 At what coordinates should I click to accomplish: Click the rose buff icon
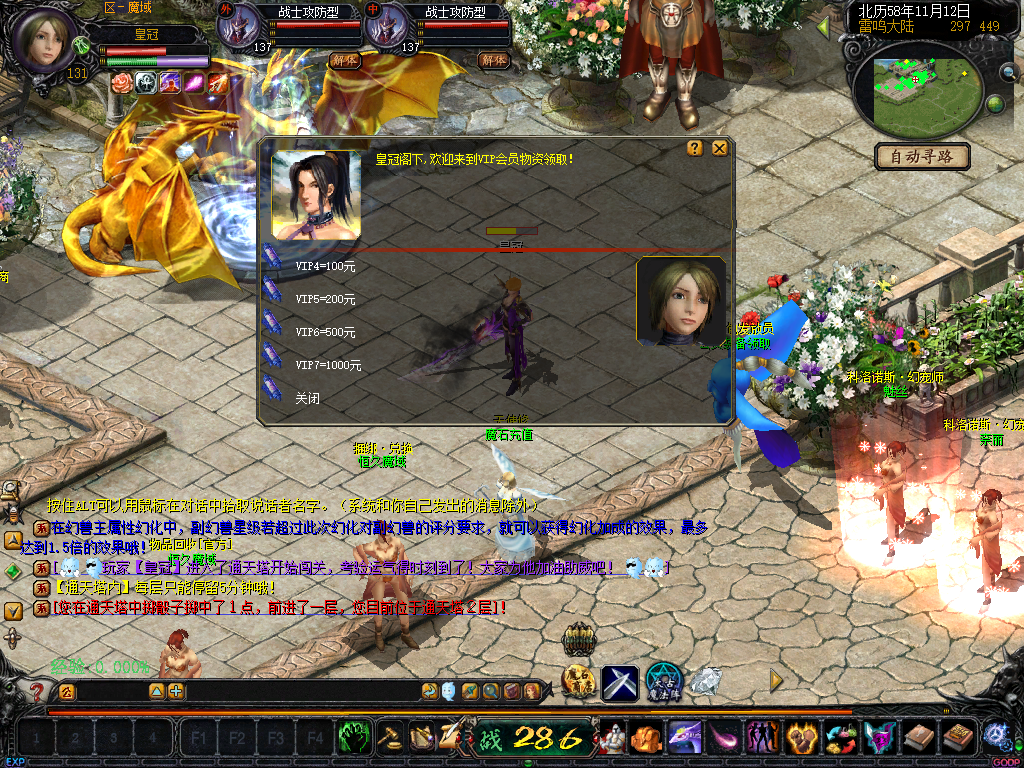pos(121,84)
